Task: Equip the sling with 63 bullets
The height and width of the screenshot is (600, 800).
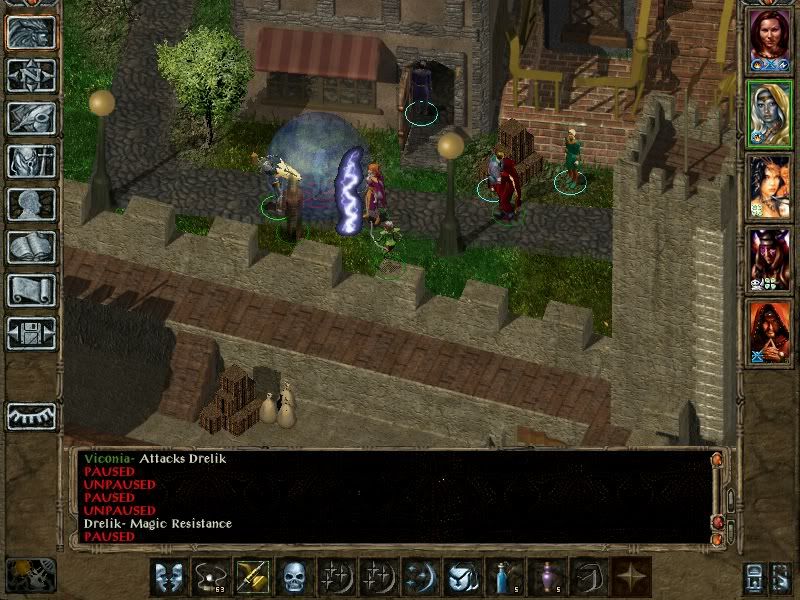Action: 211,577
